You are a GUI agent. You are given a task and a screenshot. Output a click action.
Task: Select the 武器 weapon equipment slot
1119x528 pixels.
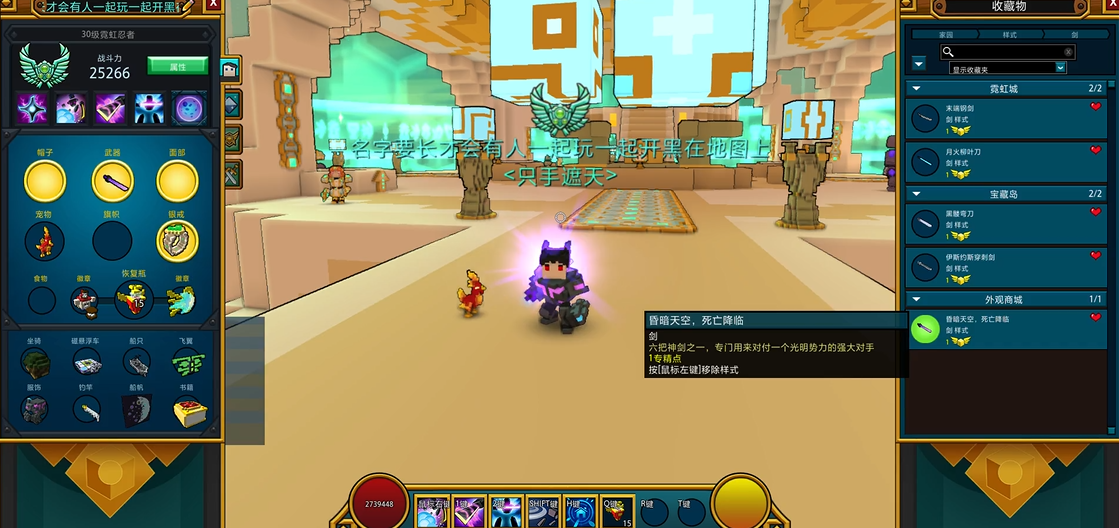point(112,181)
